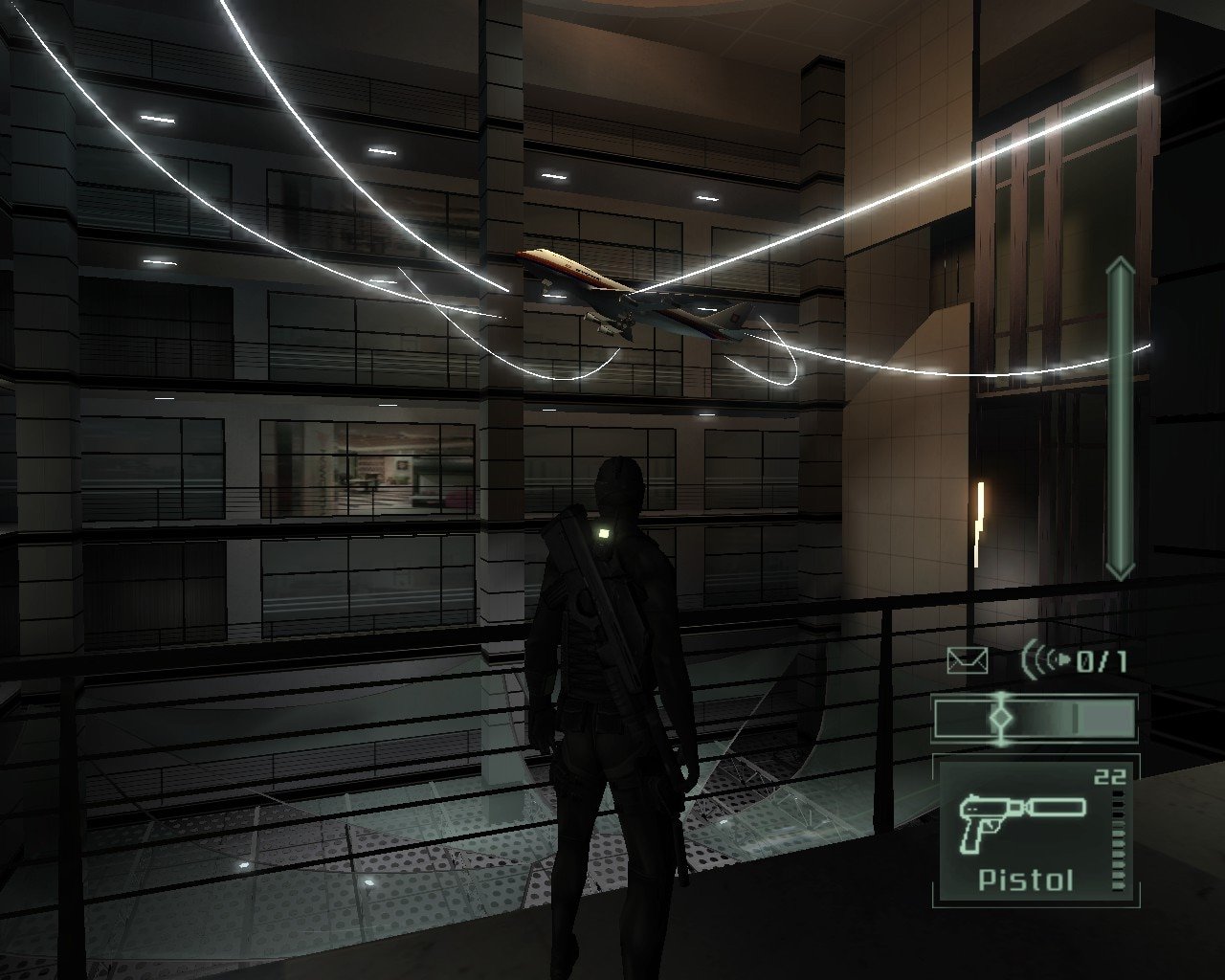Select the silenced Pistol weapon box

click(x=1032, y=831)
